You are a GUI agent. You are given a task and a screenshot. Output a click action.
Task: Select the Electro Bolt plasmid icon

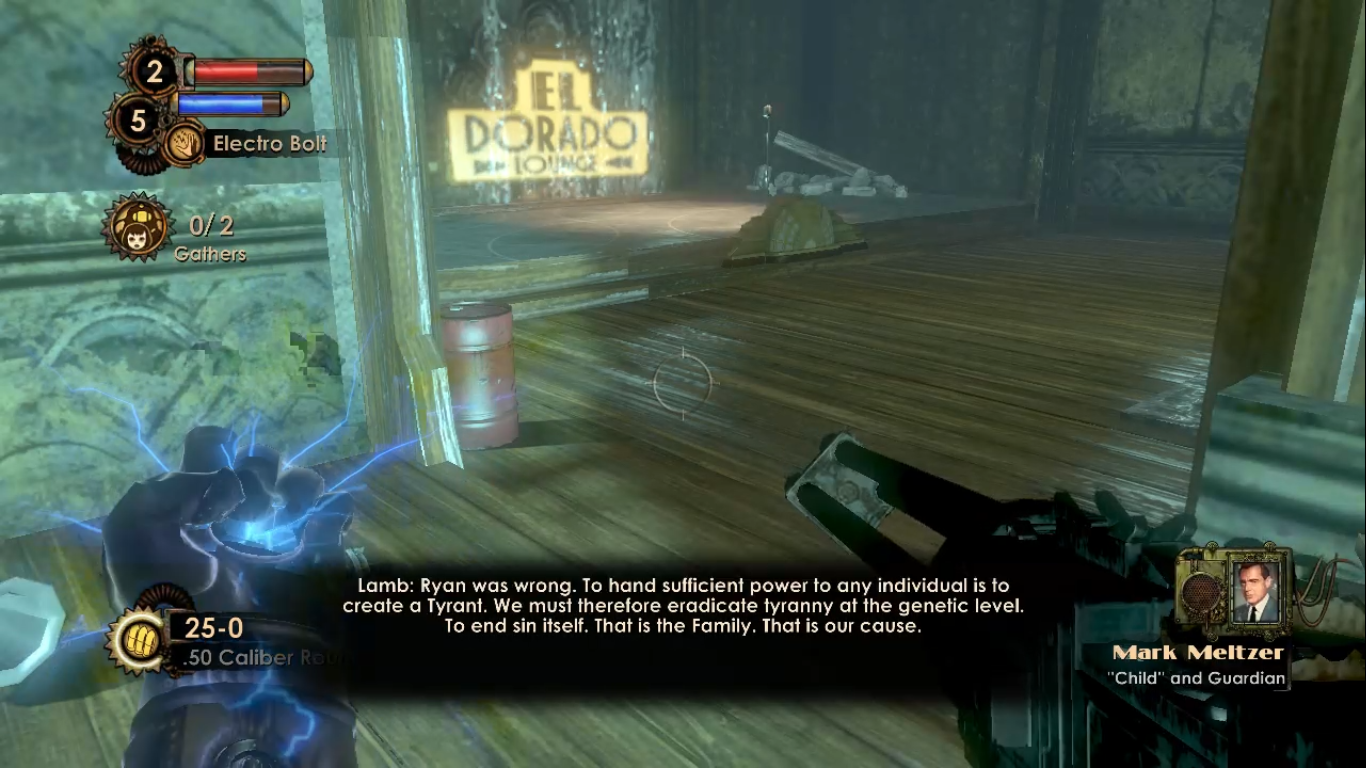183,144
